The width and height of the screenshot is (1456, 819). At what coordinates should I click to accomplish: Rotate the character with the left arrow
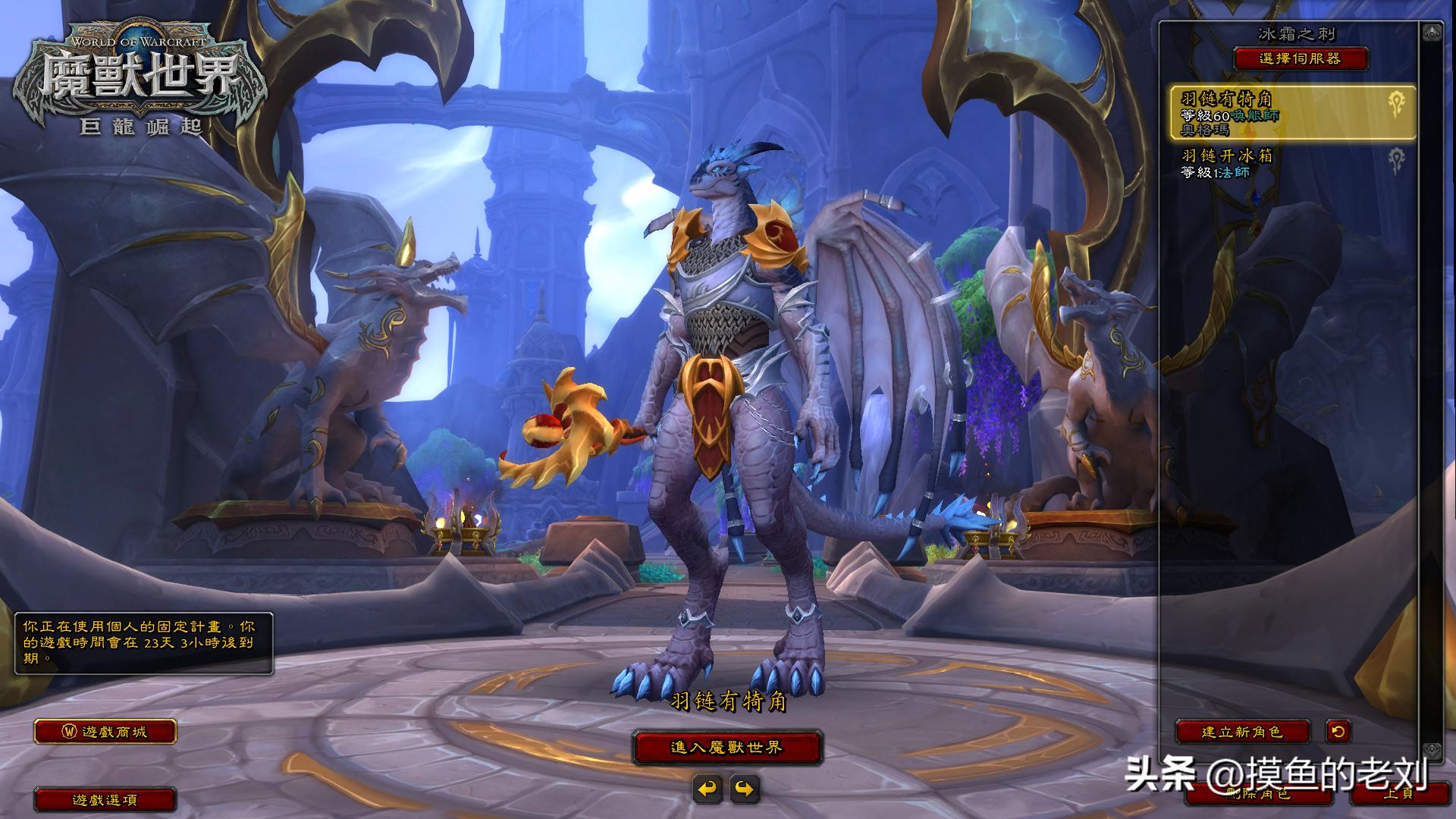coord(708,789)
